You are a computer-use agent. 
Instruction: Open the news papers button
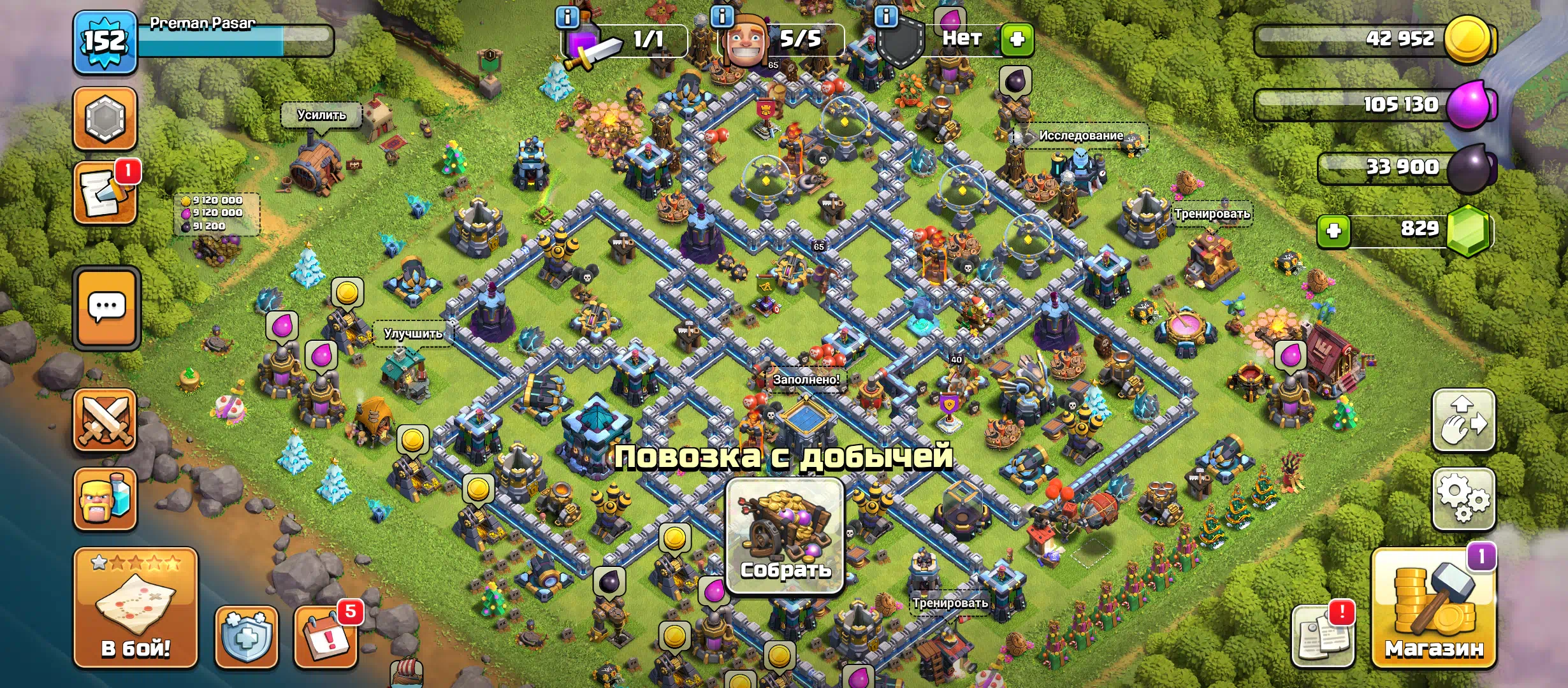tap(1322, 635)
